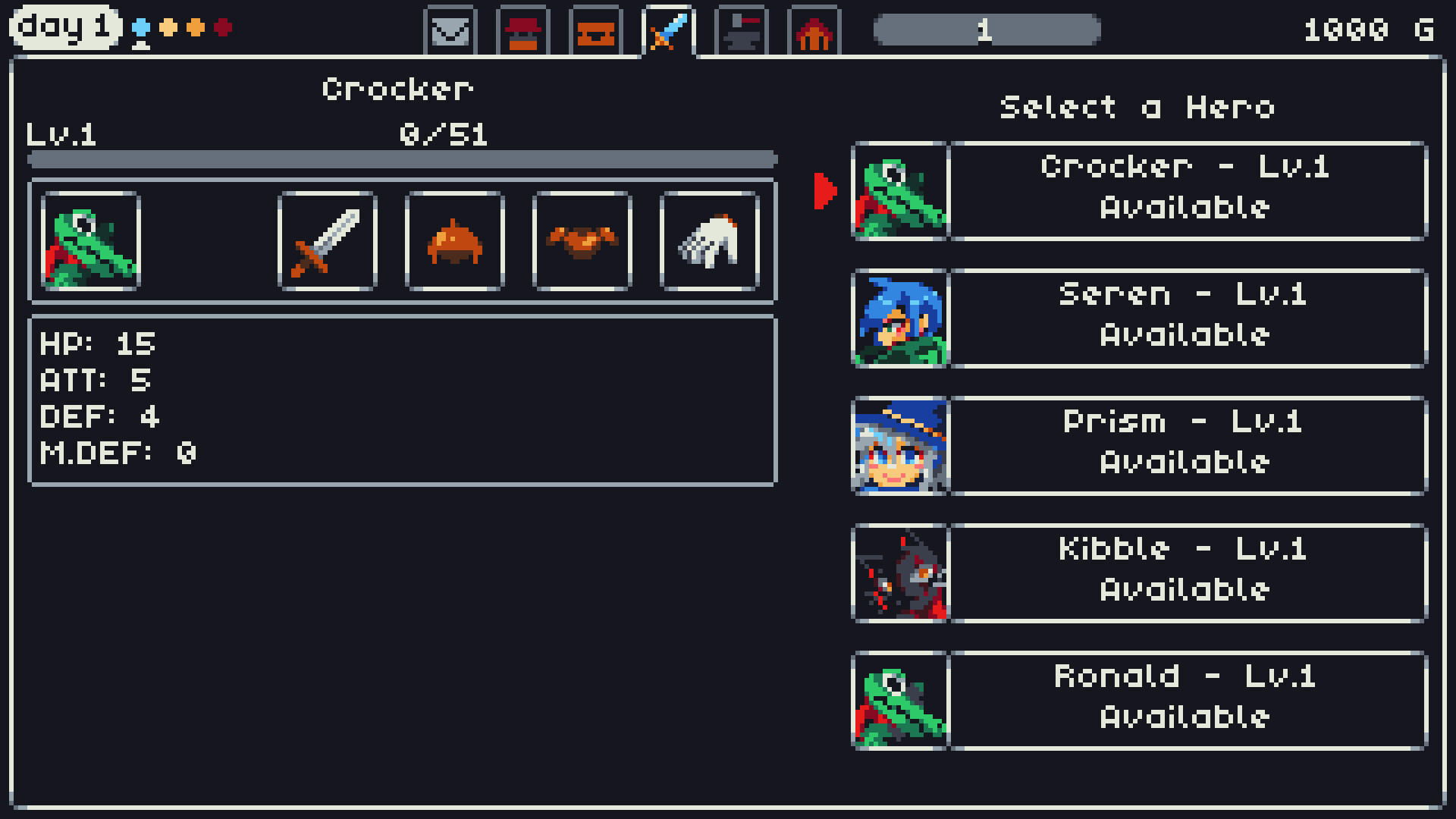Click Crocker's weapon sword slot
This screenshot has height=819, width=1456.
[x=328, y=241]
